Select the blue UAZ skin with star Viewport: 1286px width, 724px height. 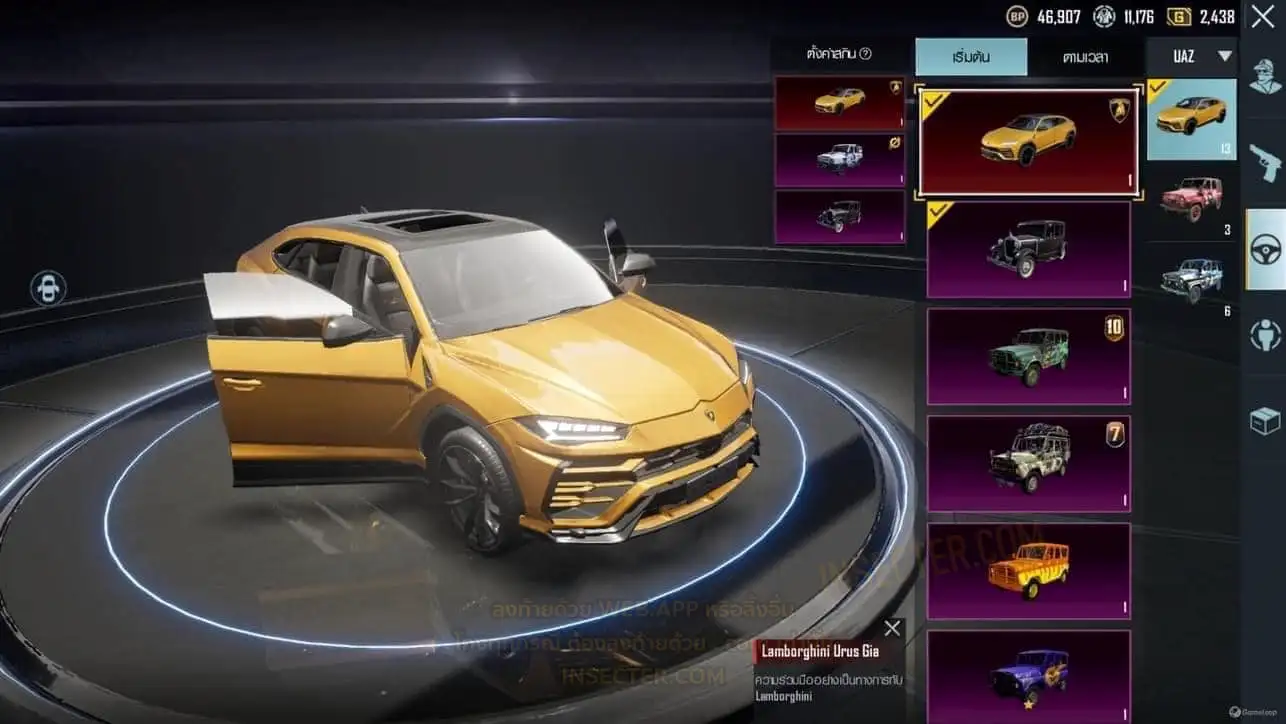[x=1028, y=675]
